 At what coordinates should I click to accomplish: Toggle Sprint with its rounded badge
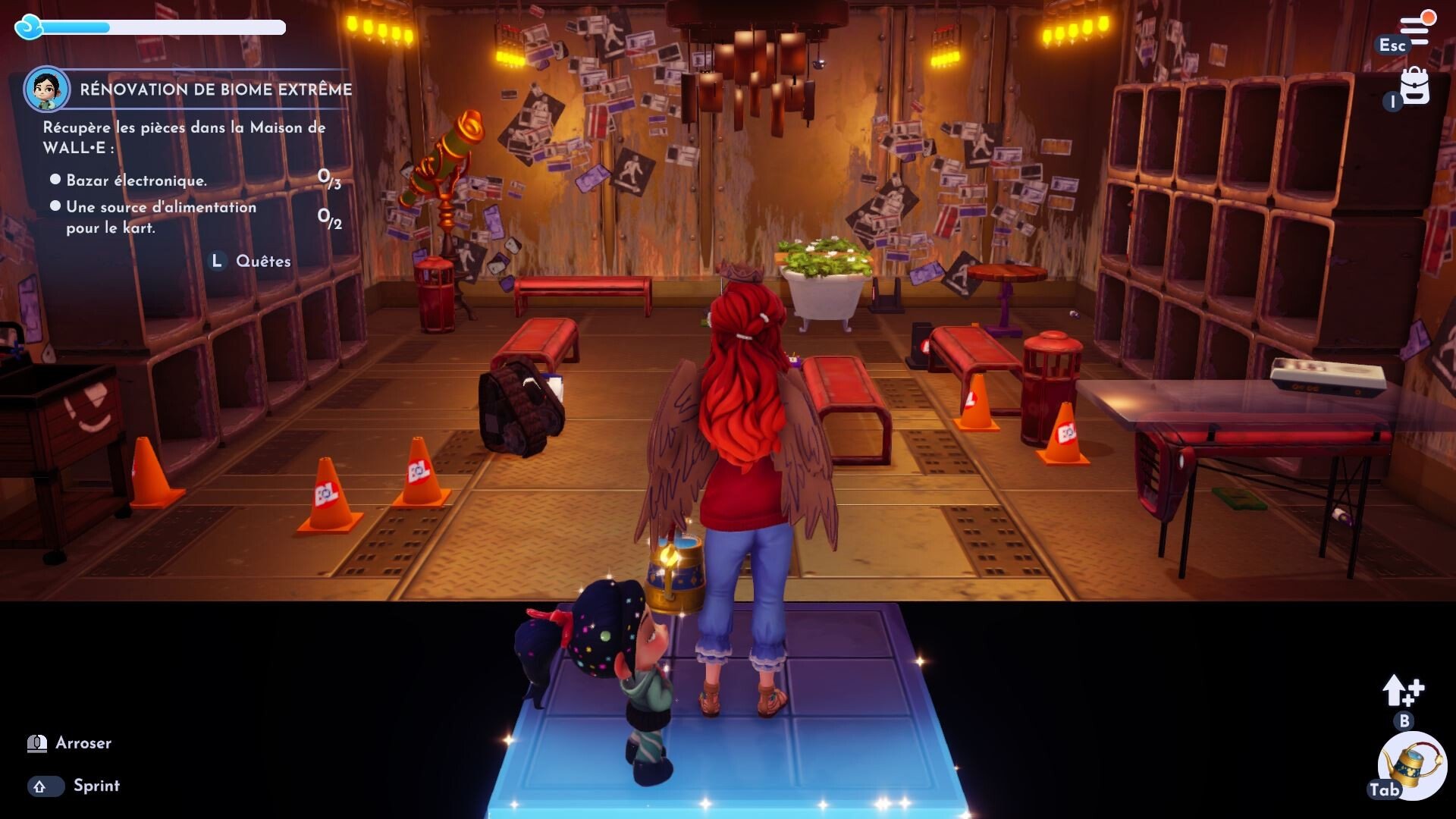click(x=96, y=786)
